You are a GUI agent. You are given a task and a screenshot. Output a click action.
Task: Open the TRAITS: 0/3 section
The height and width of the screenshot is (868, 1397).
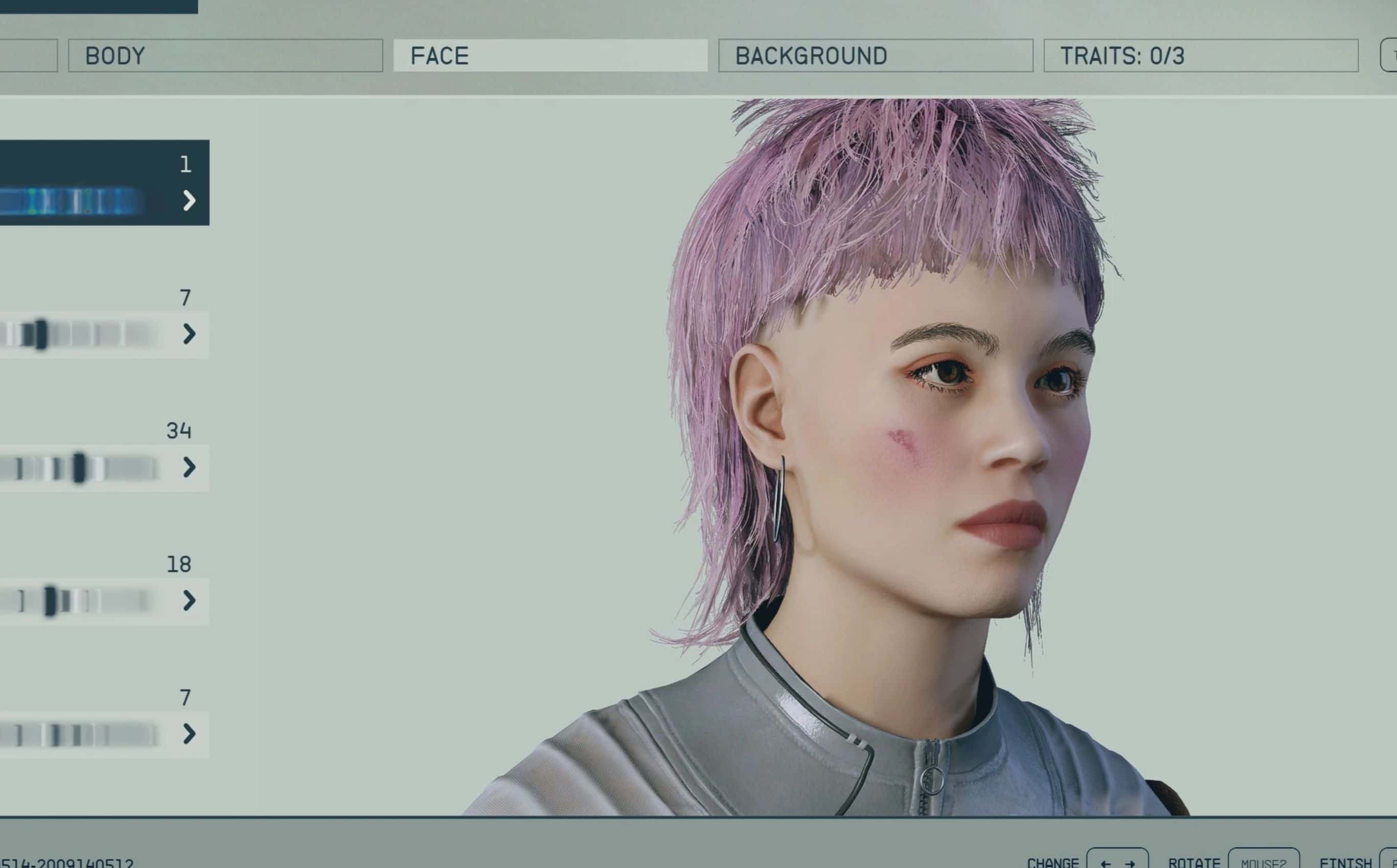(1200, 56)
